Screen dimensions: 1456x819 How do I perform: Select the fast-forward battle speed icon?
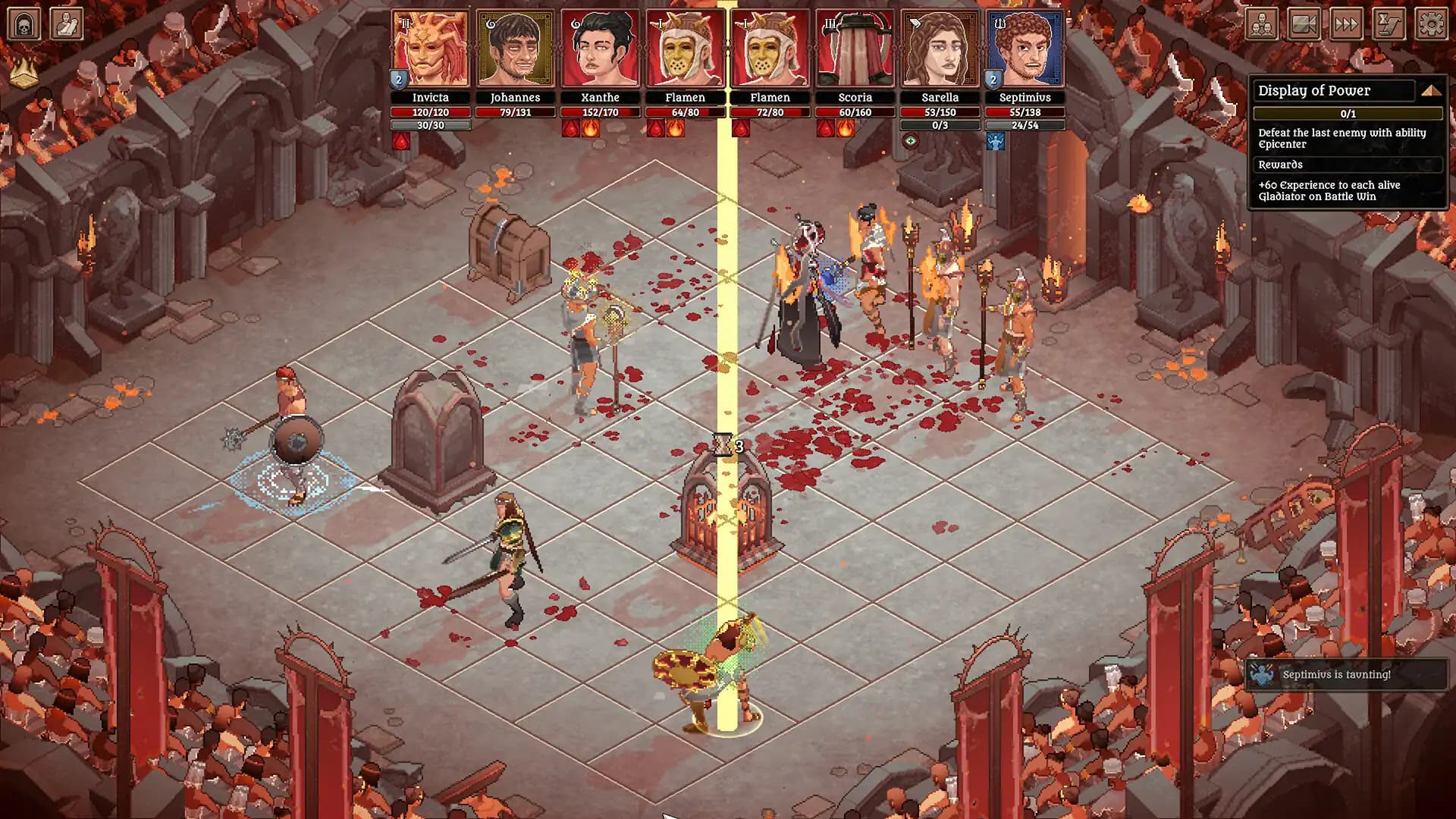[x=1346, y=24]
